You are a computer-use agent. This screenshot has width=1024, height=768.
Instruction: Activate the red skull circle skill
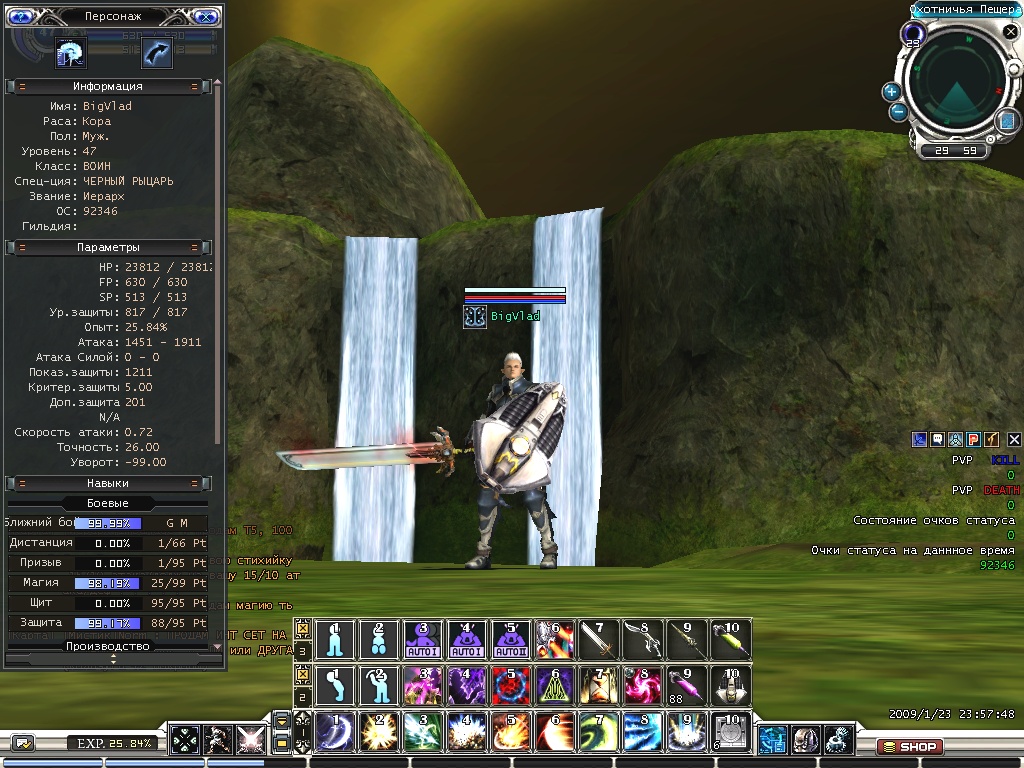tap(510, 686)
